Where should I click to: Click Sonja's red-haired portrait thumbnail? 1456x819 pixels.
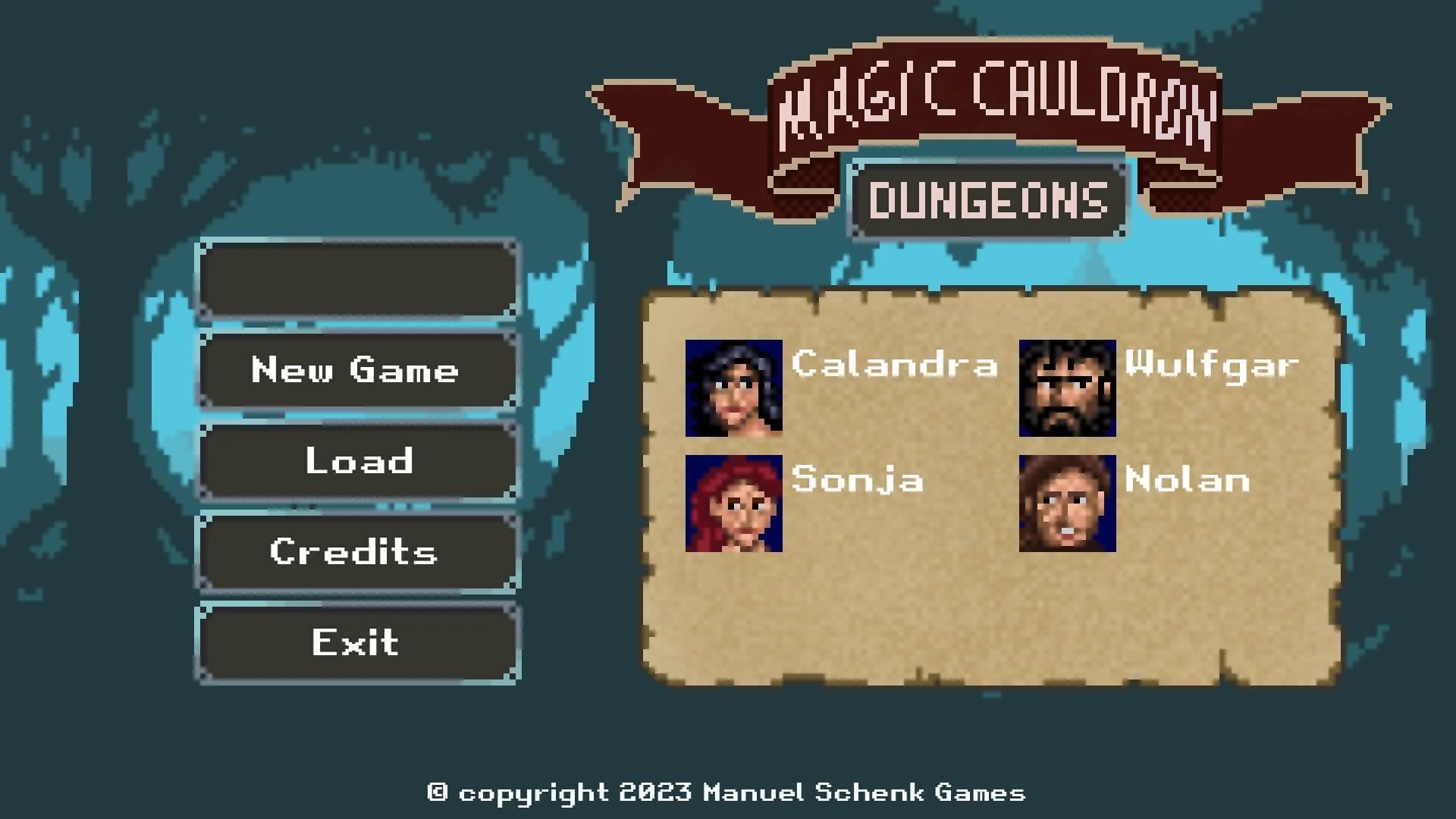735,504
